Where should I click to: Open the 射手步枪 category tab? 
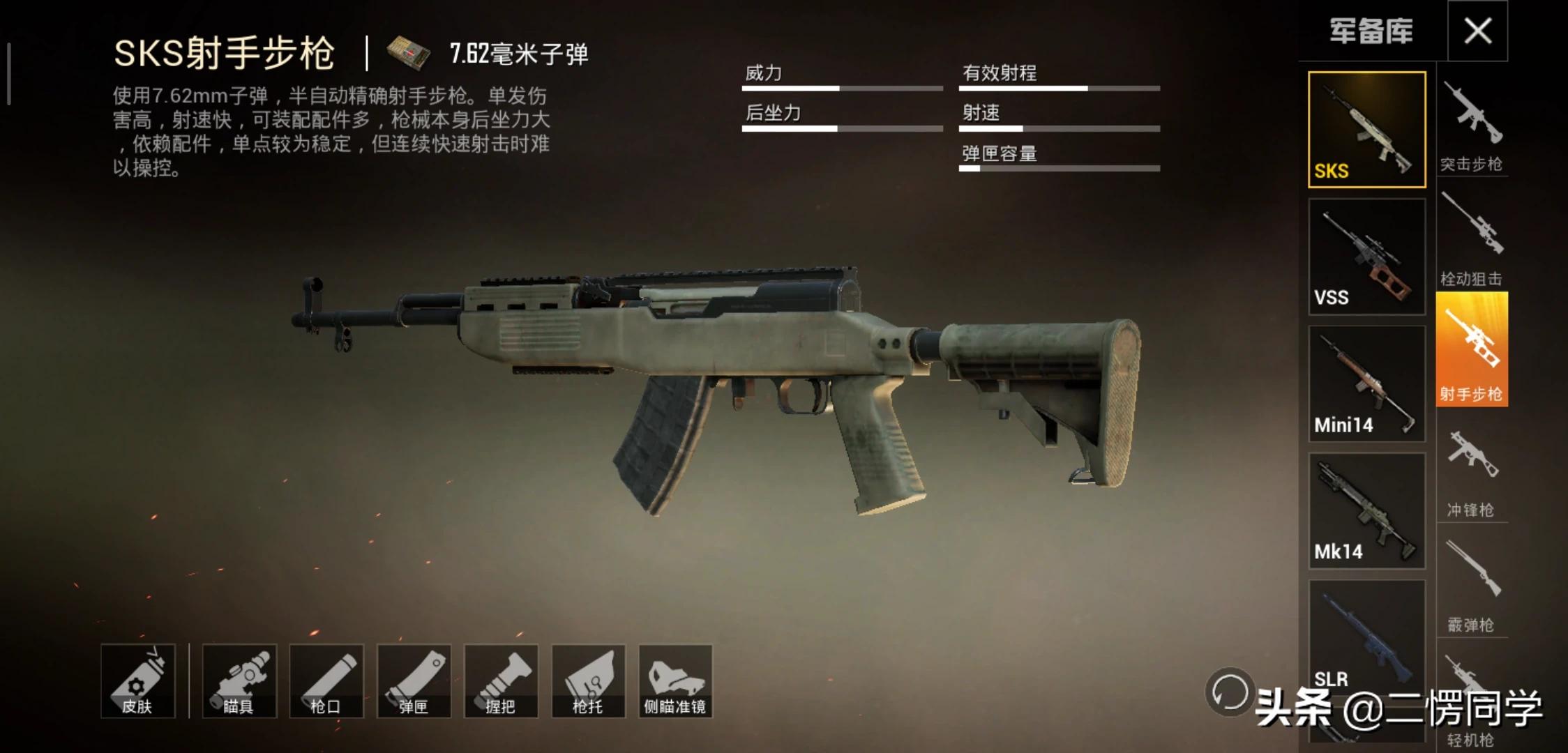click(1472, 350)
